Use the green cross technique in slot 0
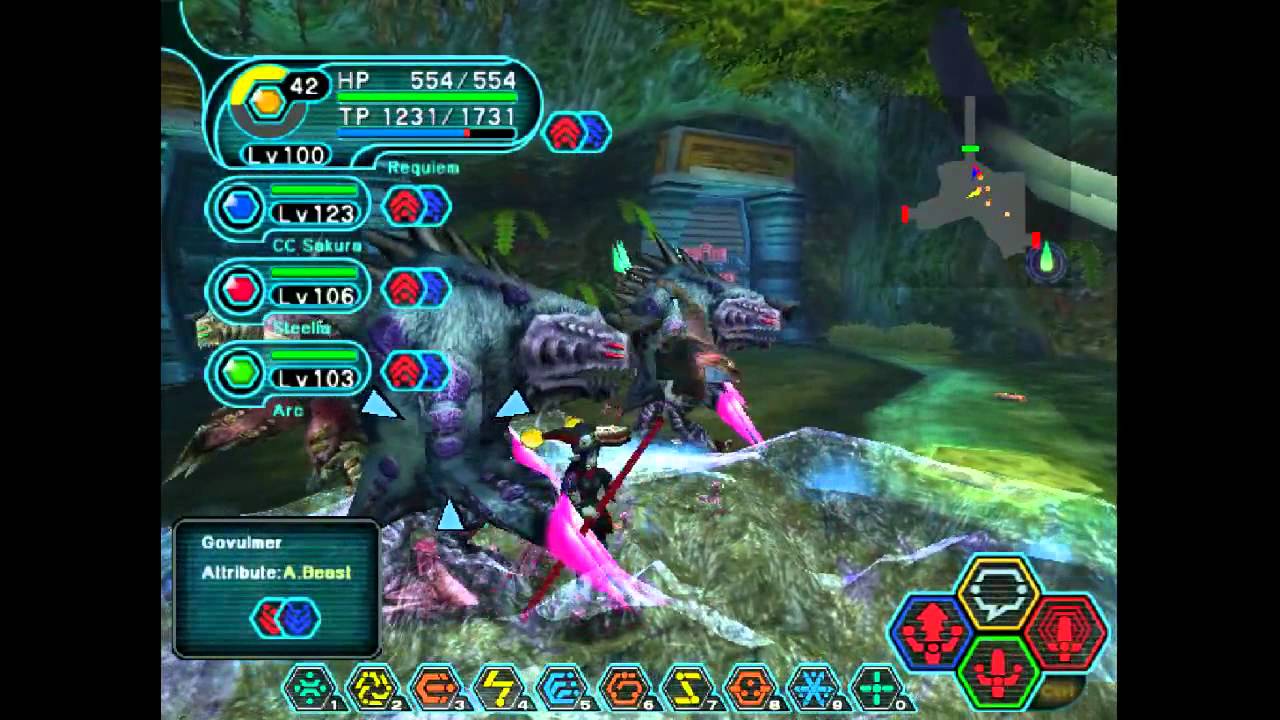1280x720 pixels. click(x=876, y=687)
